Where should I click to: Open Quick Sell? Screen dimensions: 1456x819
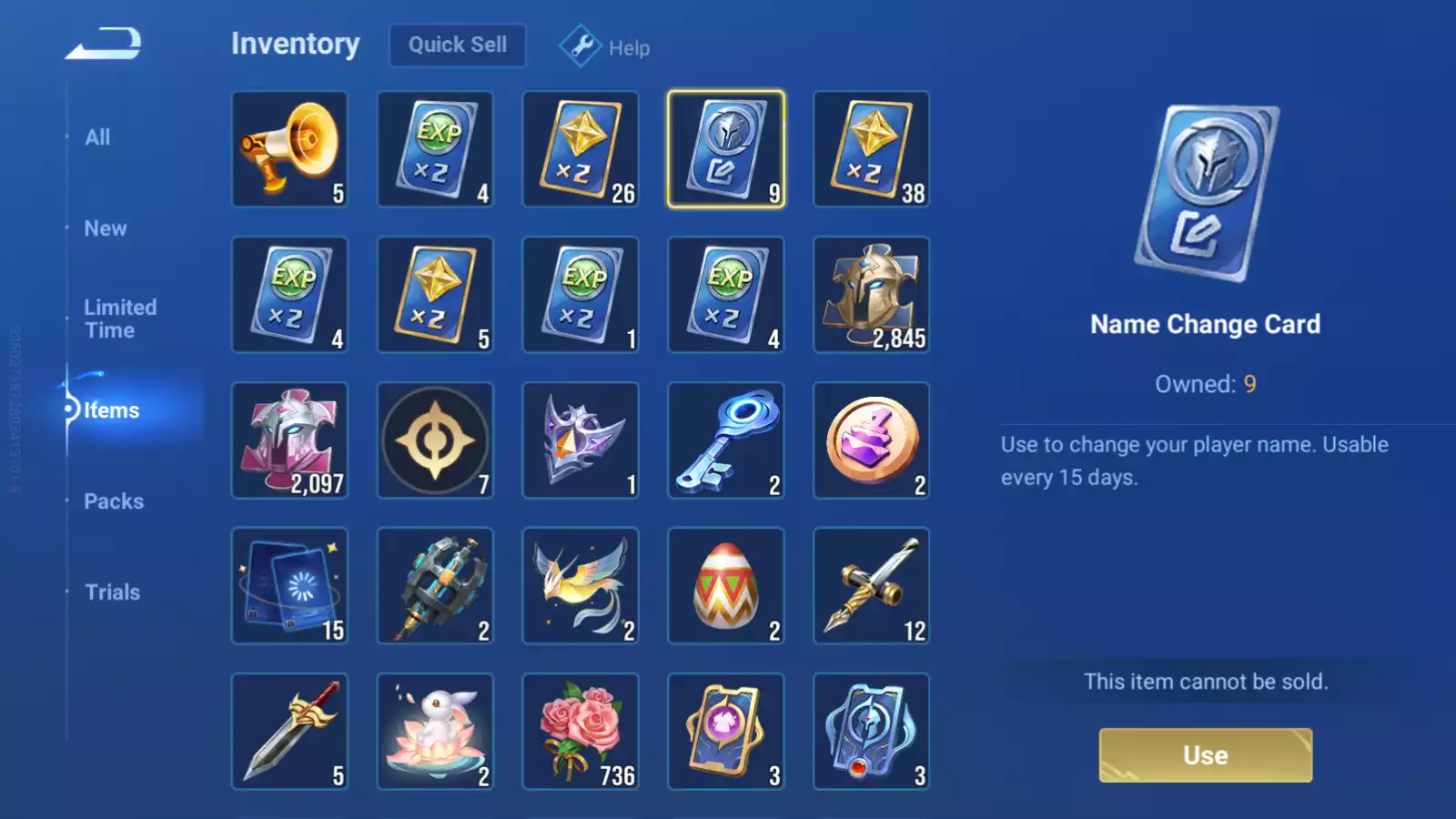point(457,45)
